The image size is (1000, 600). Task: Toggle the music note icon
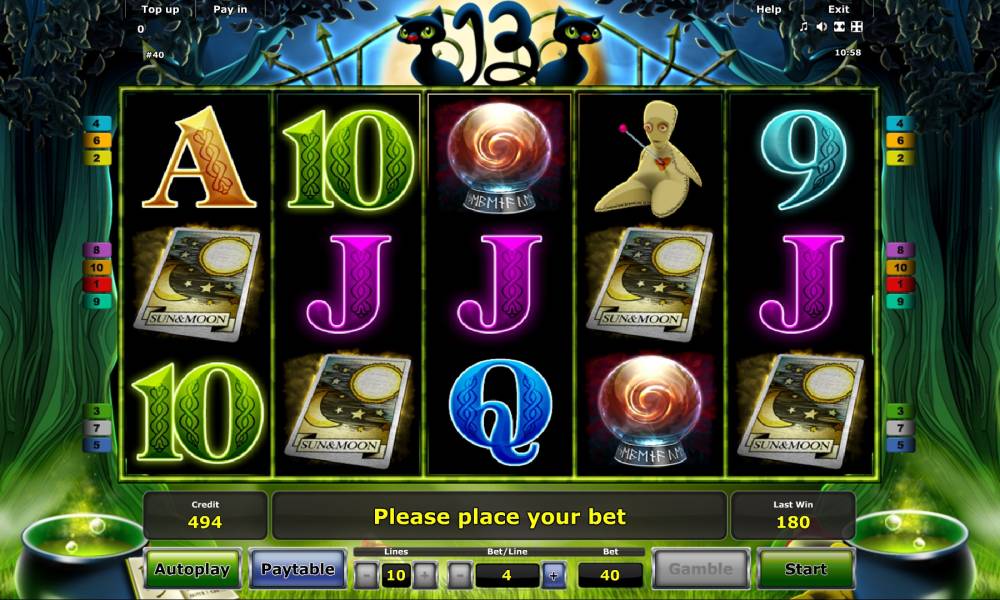point(803,27)
